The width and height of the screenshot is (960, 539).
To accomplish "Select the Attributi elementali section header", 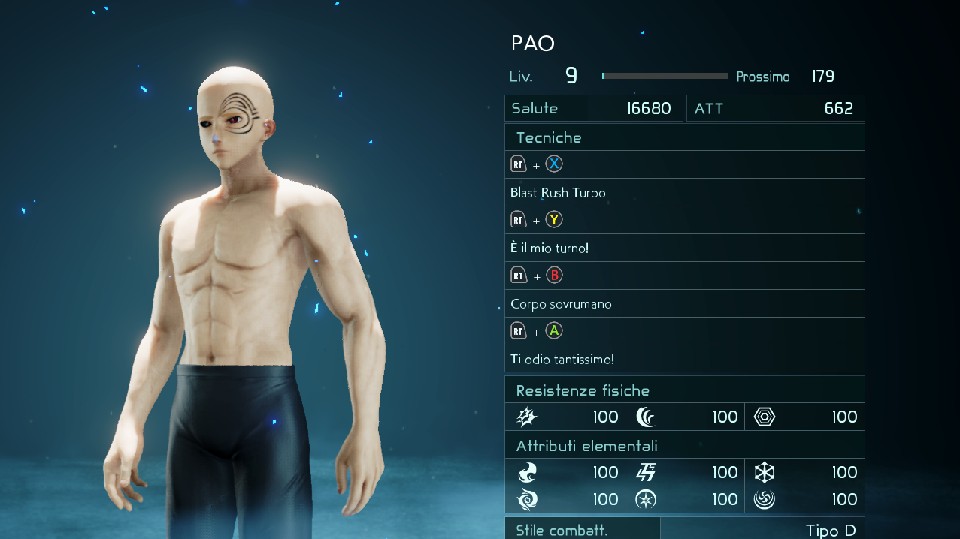I will [x=586, y=445].
